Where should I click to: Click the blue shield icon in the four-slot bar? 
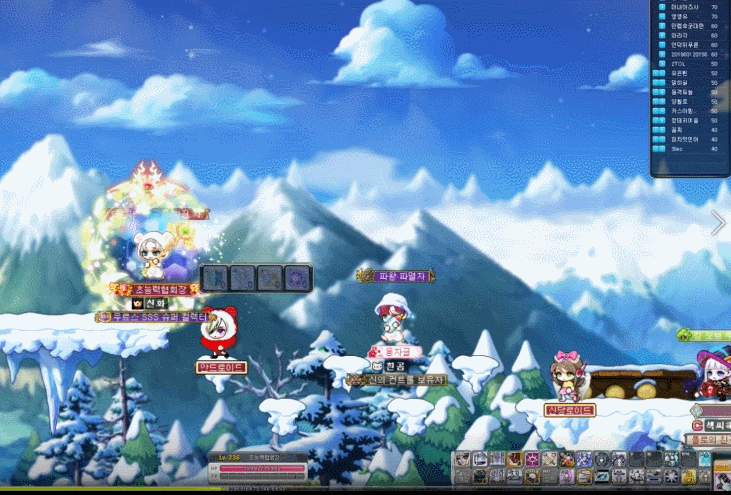point(216,278)
